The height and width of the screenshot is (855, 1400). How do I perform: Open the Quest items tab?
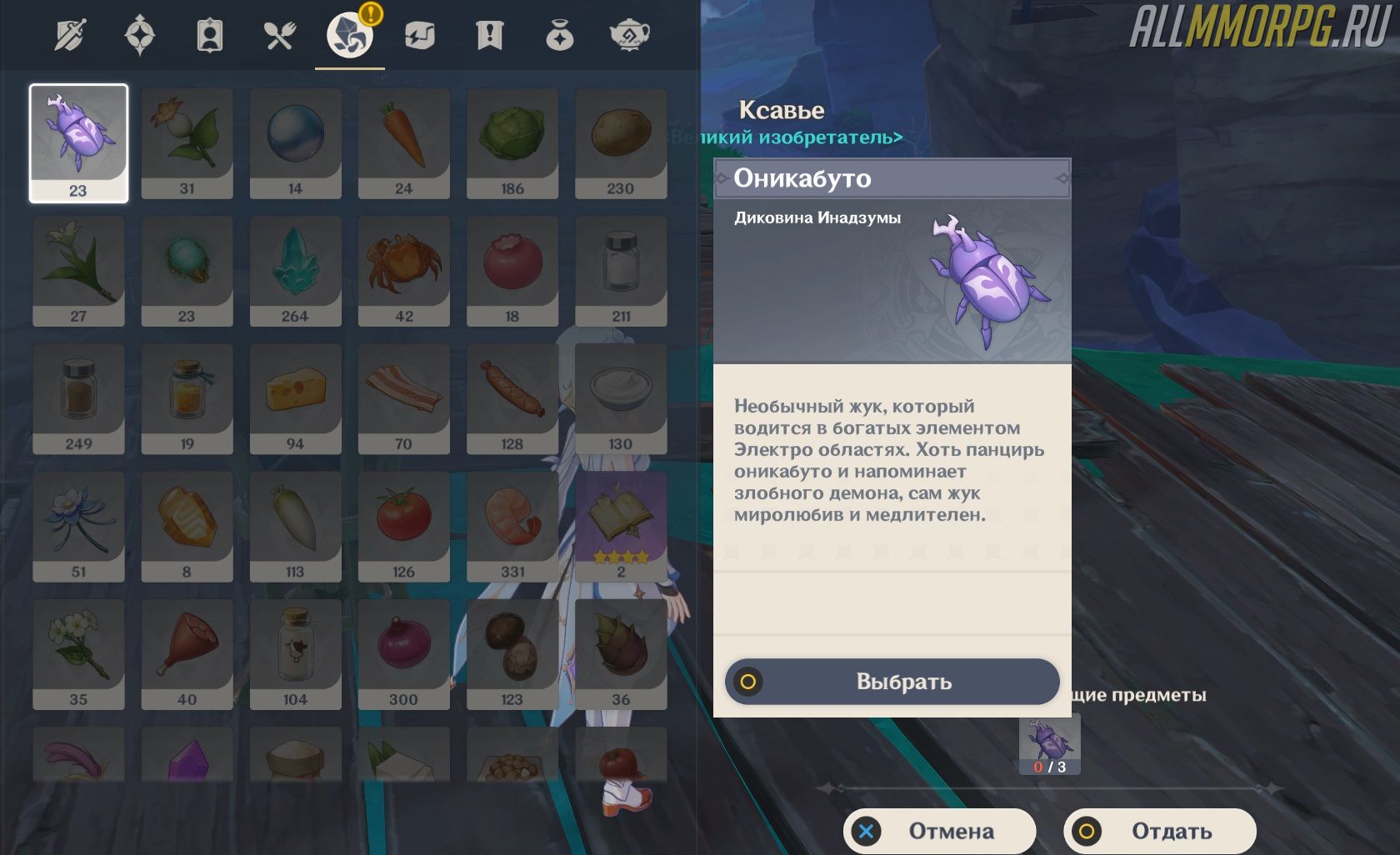tap(489, 36)
